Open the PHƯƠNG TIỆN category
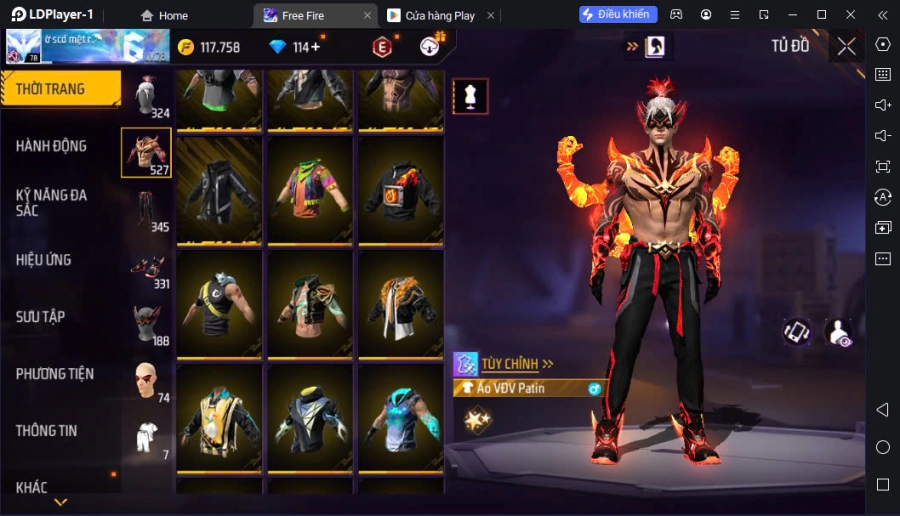 [x=55, y=374]
